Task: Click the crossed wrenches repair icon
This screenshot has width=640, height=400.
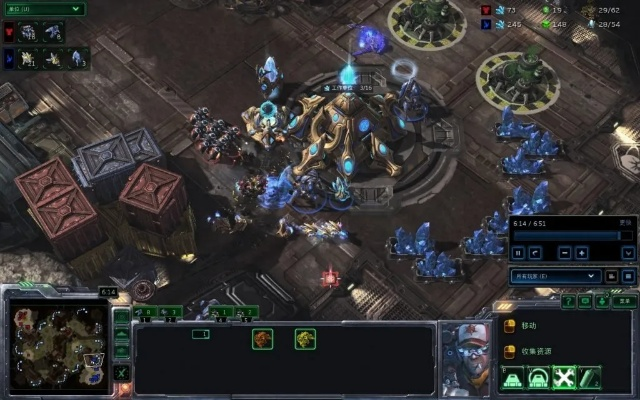Action: (563, 377)
